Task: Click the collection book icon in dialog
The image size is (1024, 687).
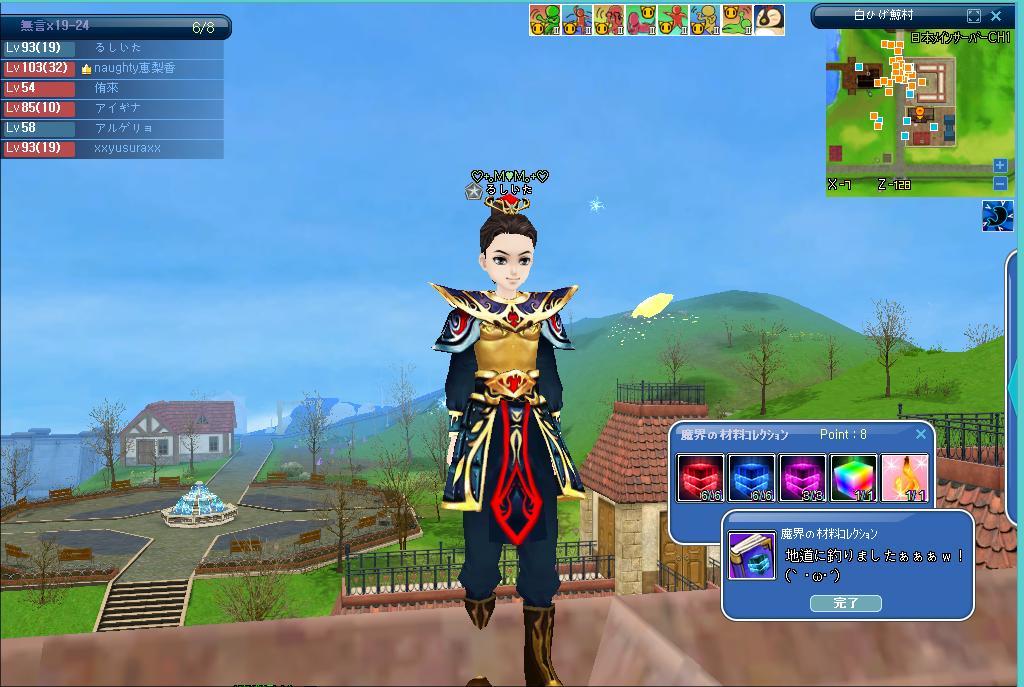Action: pyautogui.click(x=751, y=555)
